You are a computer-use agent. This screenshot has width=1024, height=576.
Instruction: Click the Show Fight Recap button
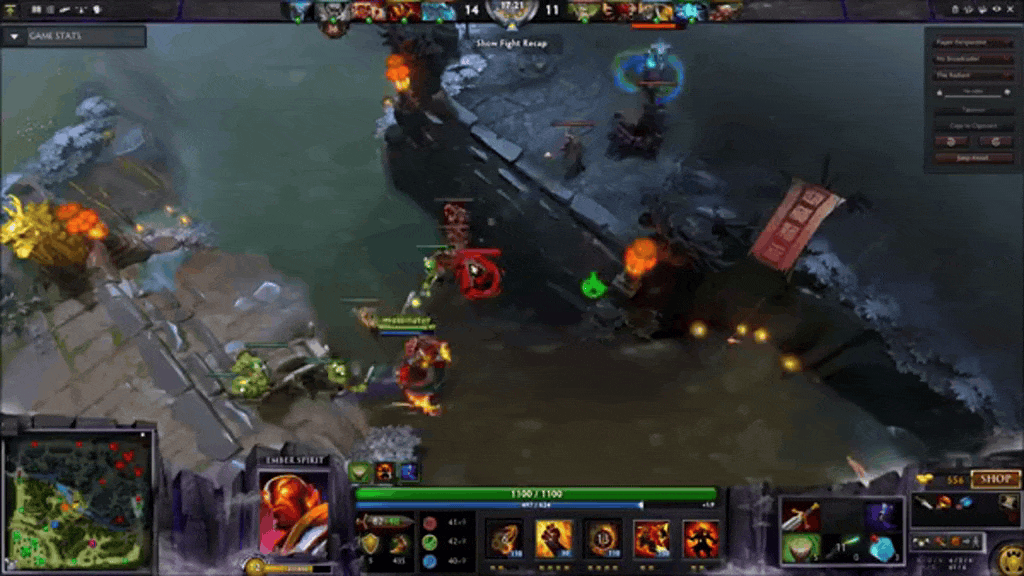[511, 44]
